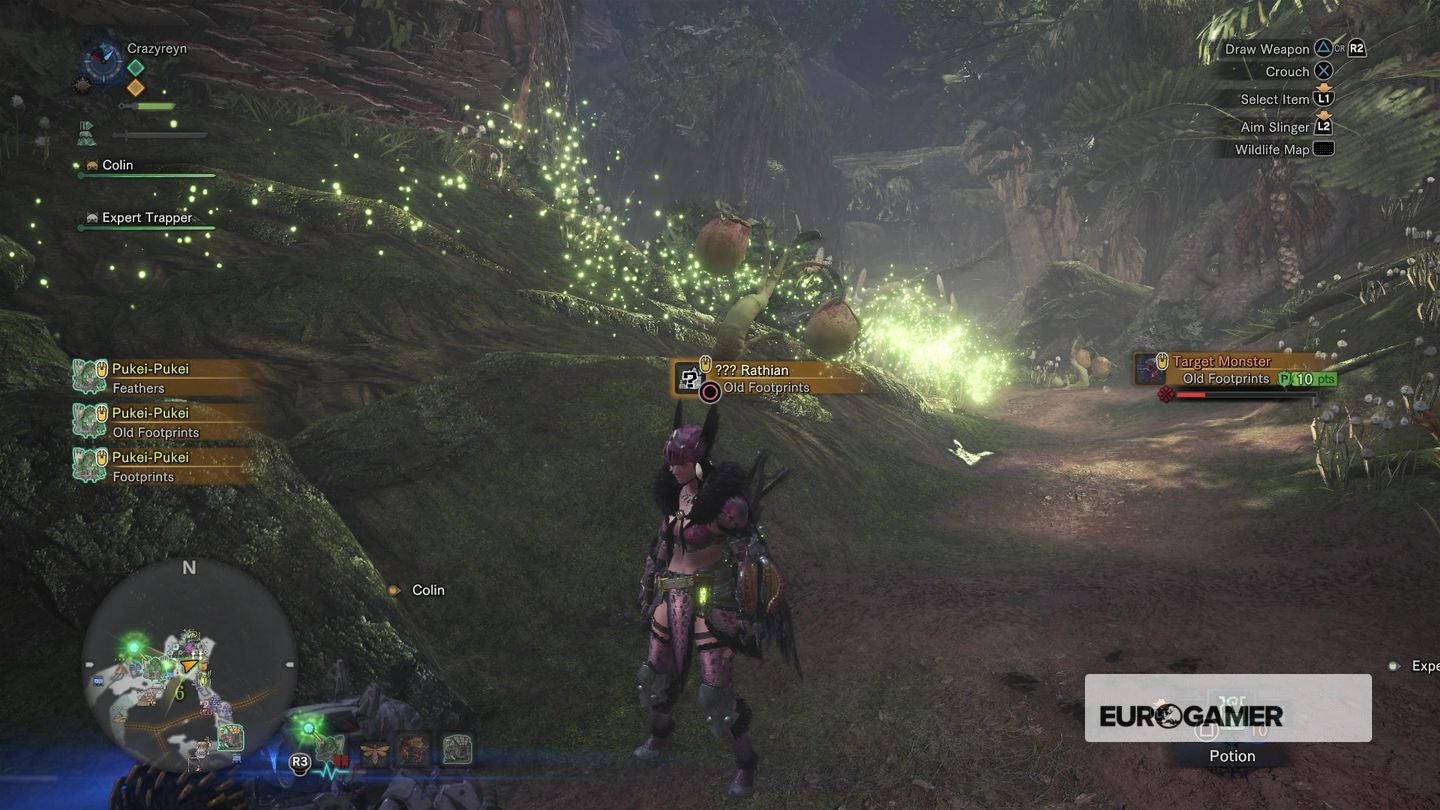The image size is (1440, 810).
Task: Click the heartbeat health monitor icon
Action: (x=330, y=771)
